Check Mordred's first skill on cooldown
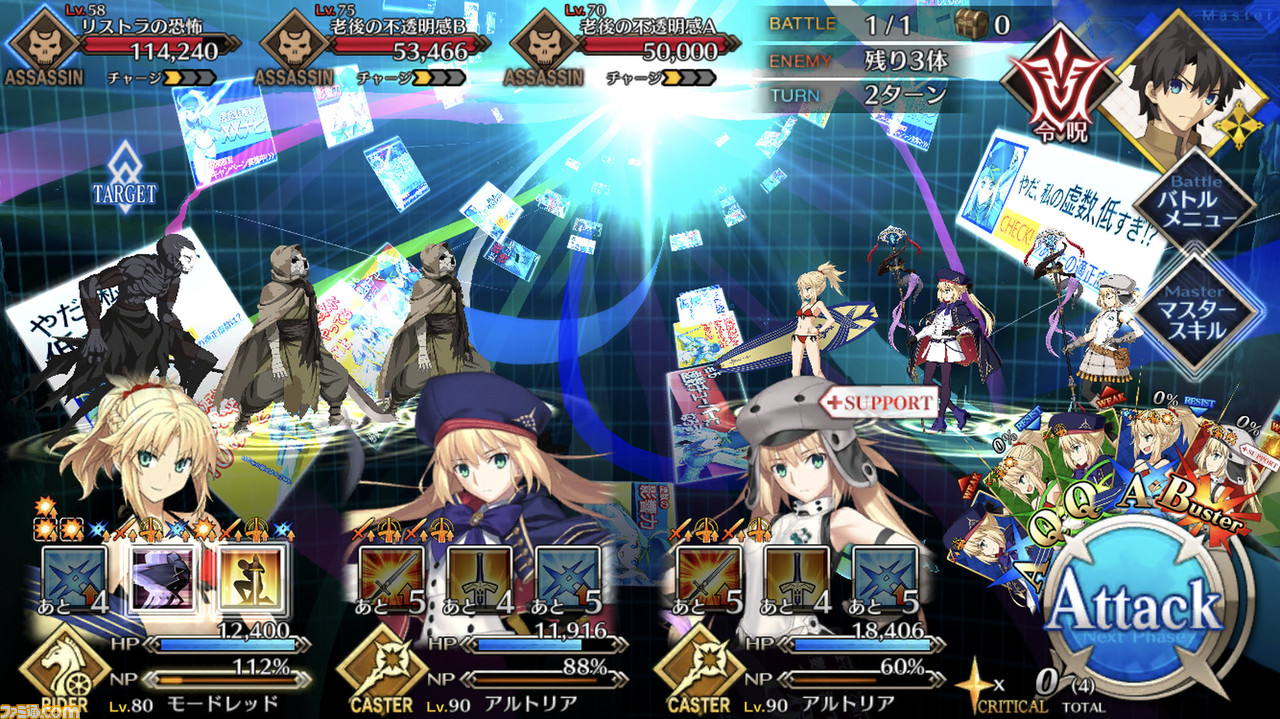 tap(76, 578)
